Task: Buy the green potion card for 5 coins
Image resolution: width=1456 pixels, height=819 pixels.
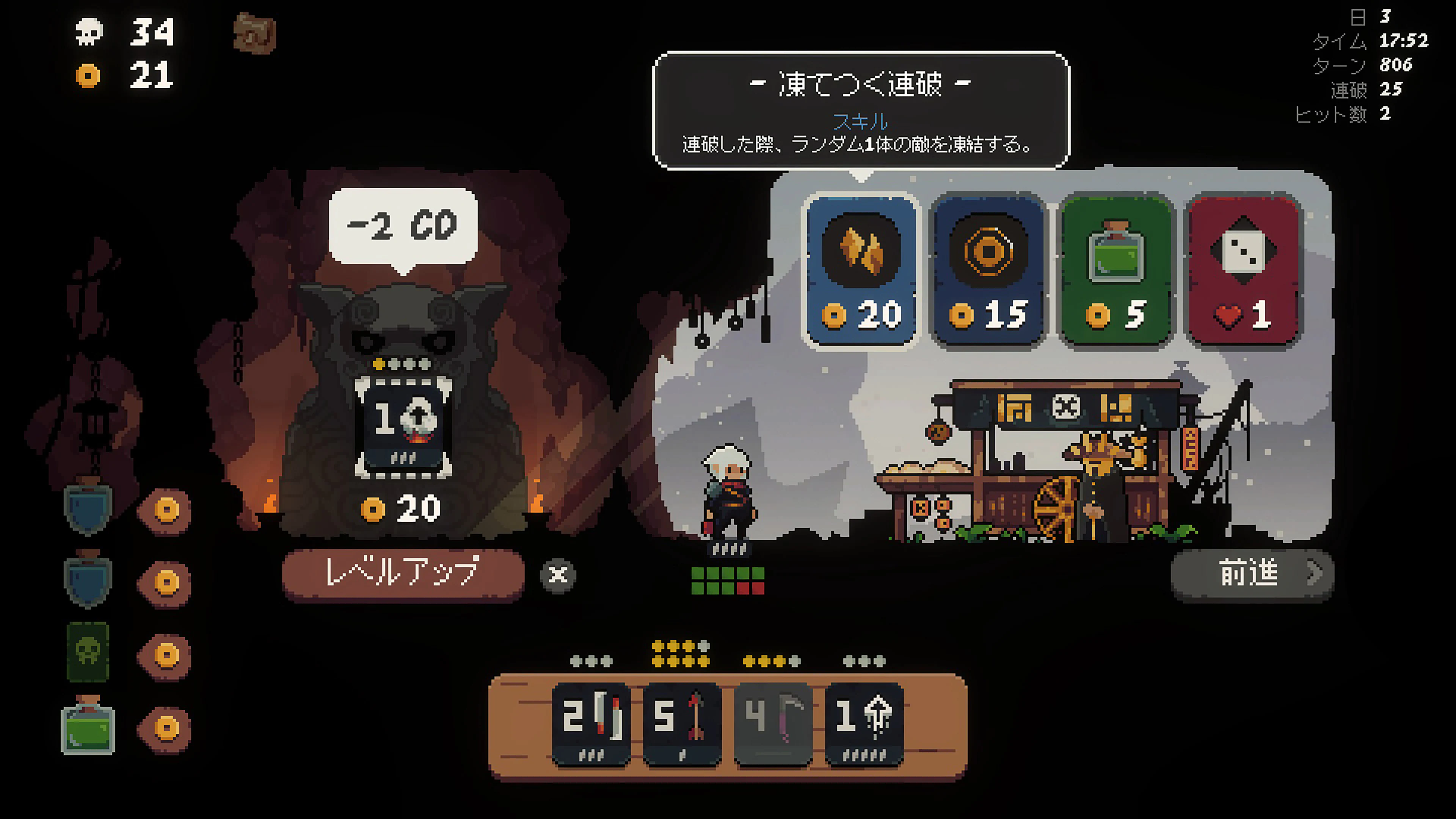Action: 1115,271
